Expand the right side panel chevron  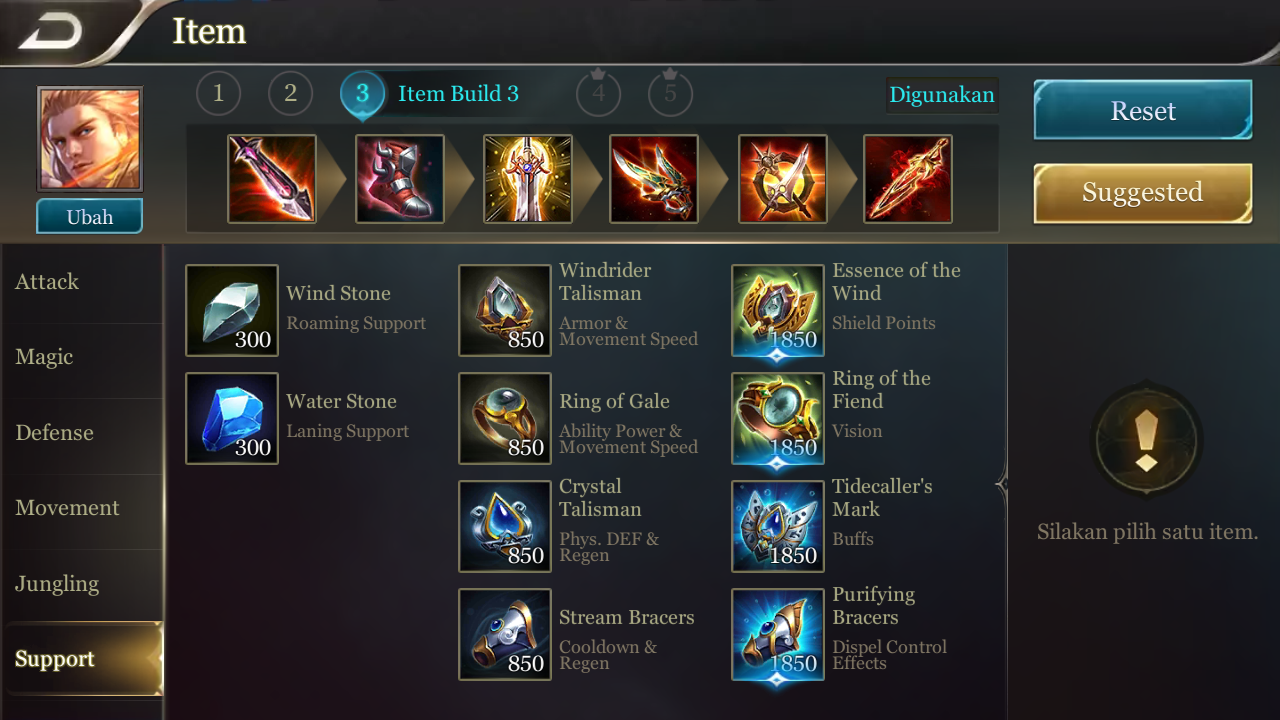coord(1000,483)
